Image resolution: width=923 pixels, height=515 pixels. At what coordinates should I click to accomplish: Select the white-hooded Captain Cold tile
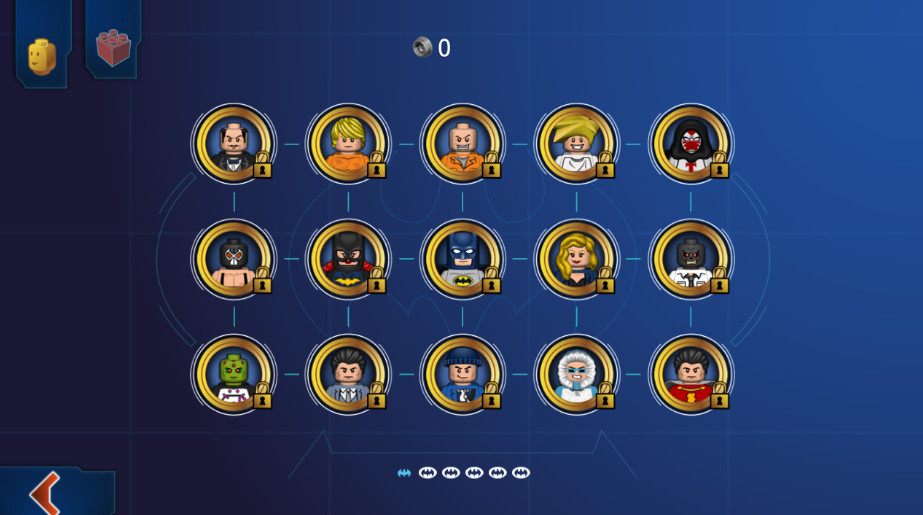click(576, 374)
